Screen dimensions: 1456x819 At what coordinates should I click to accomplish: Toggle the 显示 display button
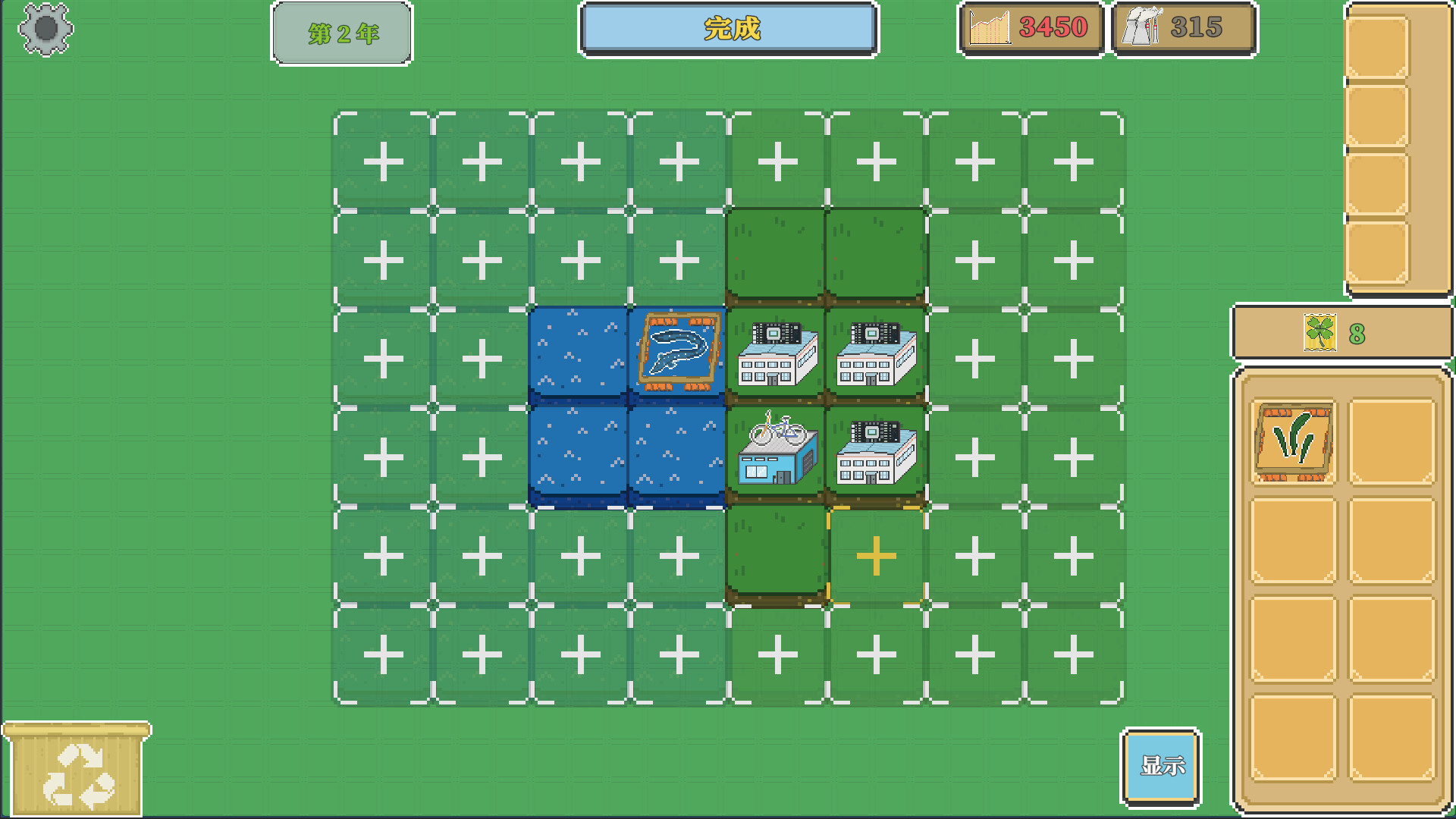(1160, 766)
